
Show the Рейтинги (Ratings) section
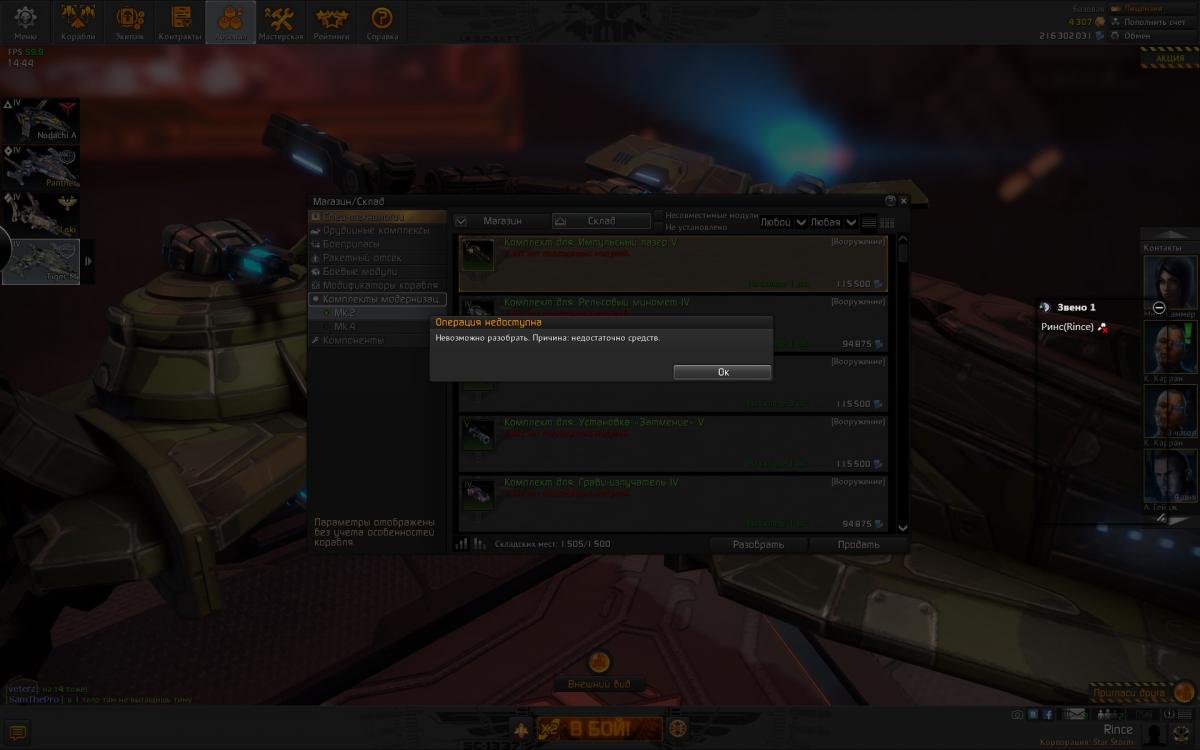tap(331, 21)
